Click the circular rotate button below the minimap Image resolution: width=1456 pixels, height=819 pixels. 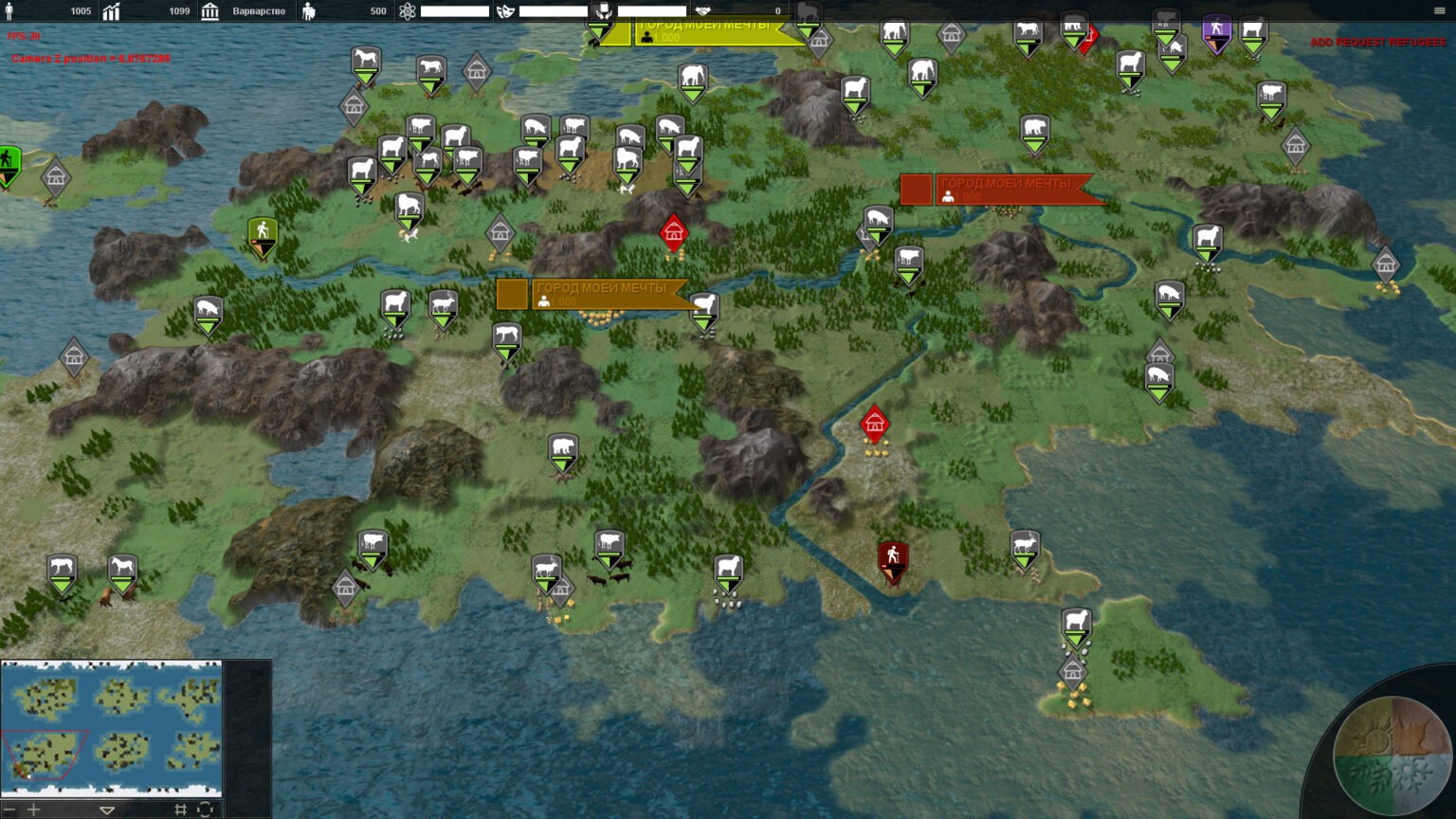tap(205, 810)
